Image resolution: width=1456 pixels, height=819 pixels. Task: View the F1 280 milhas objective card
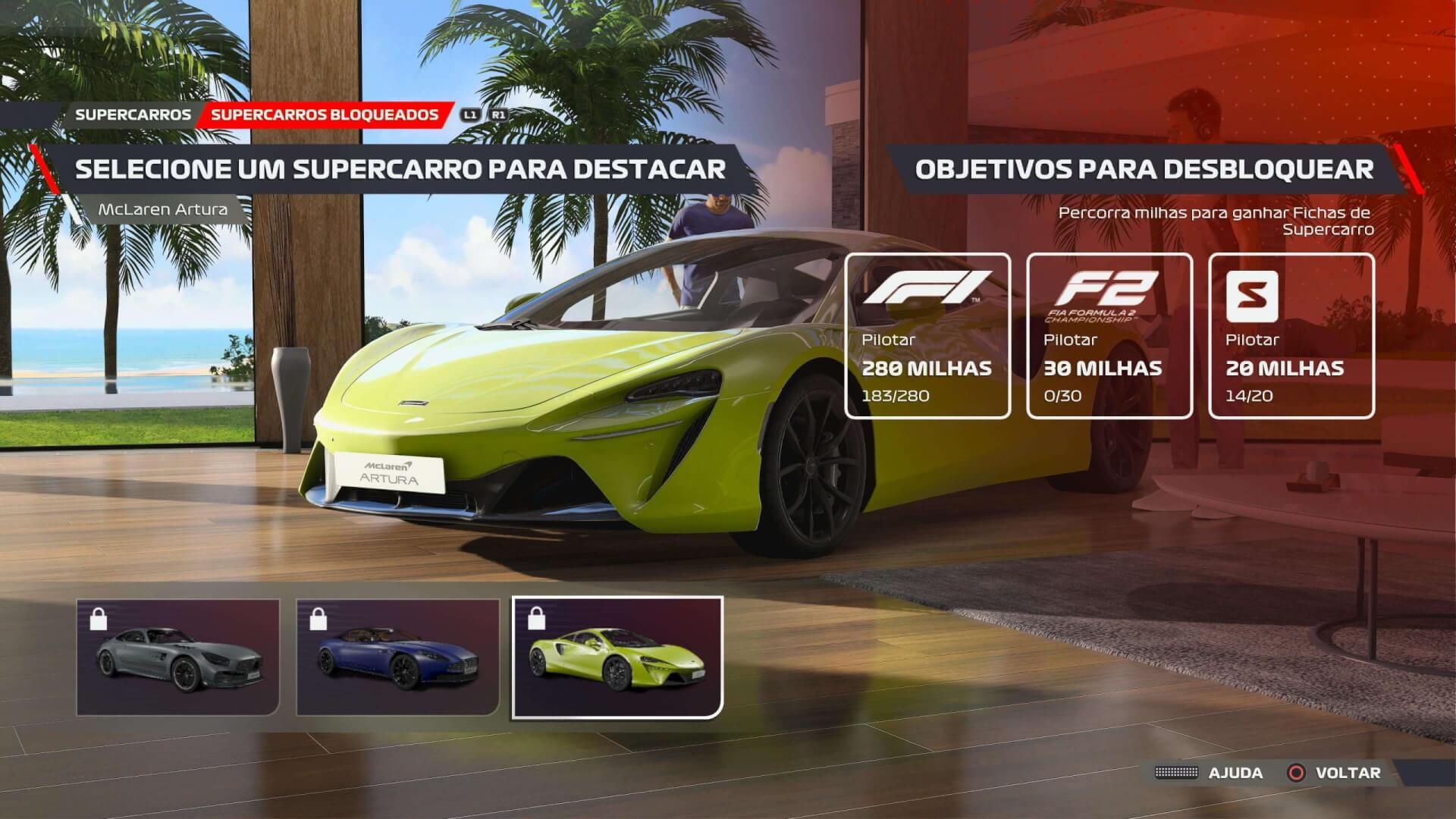click(x=927, y=335)
